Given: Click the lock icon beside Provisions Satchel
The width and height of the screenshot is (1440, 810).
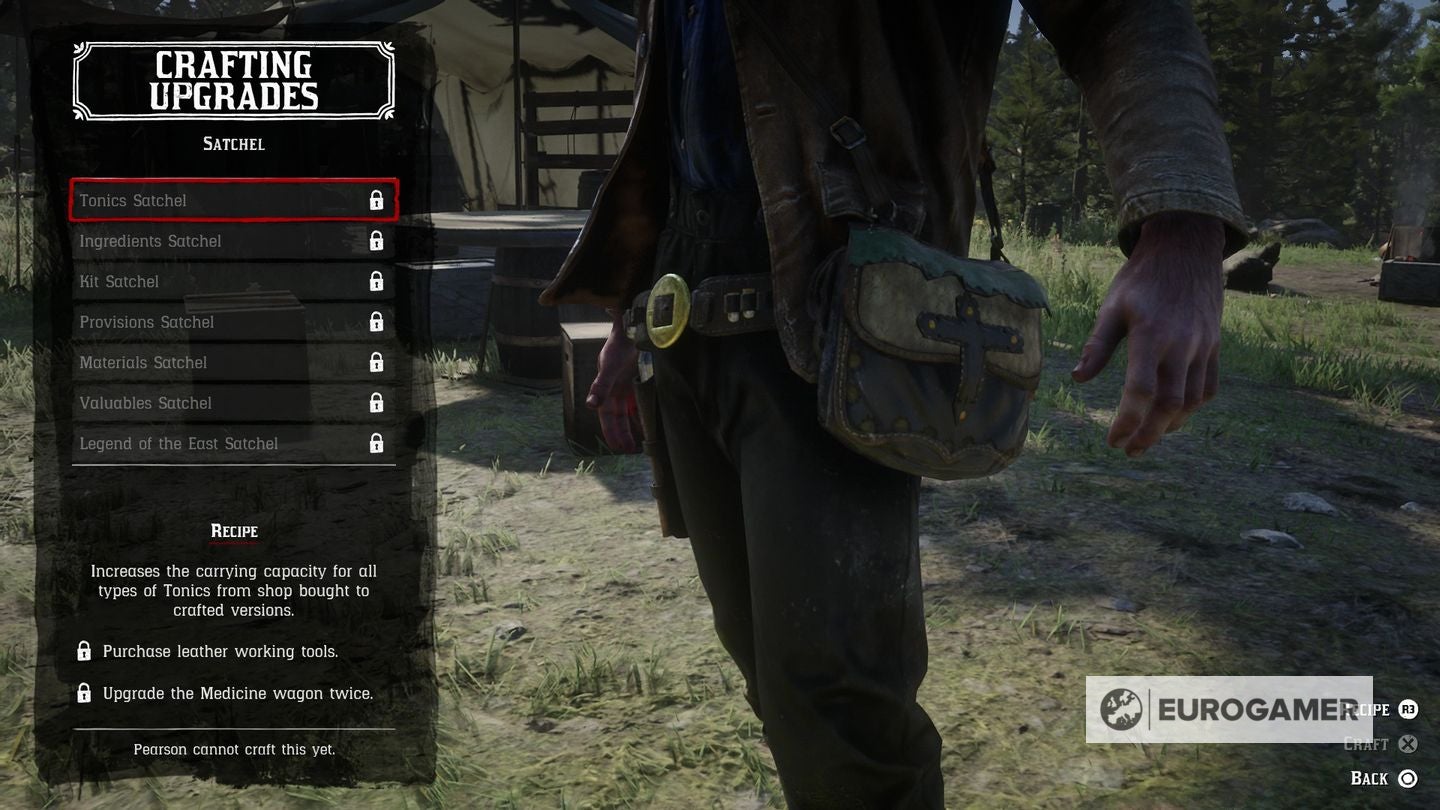Looking at the screenshot, I should (x=377, y=322).
